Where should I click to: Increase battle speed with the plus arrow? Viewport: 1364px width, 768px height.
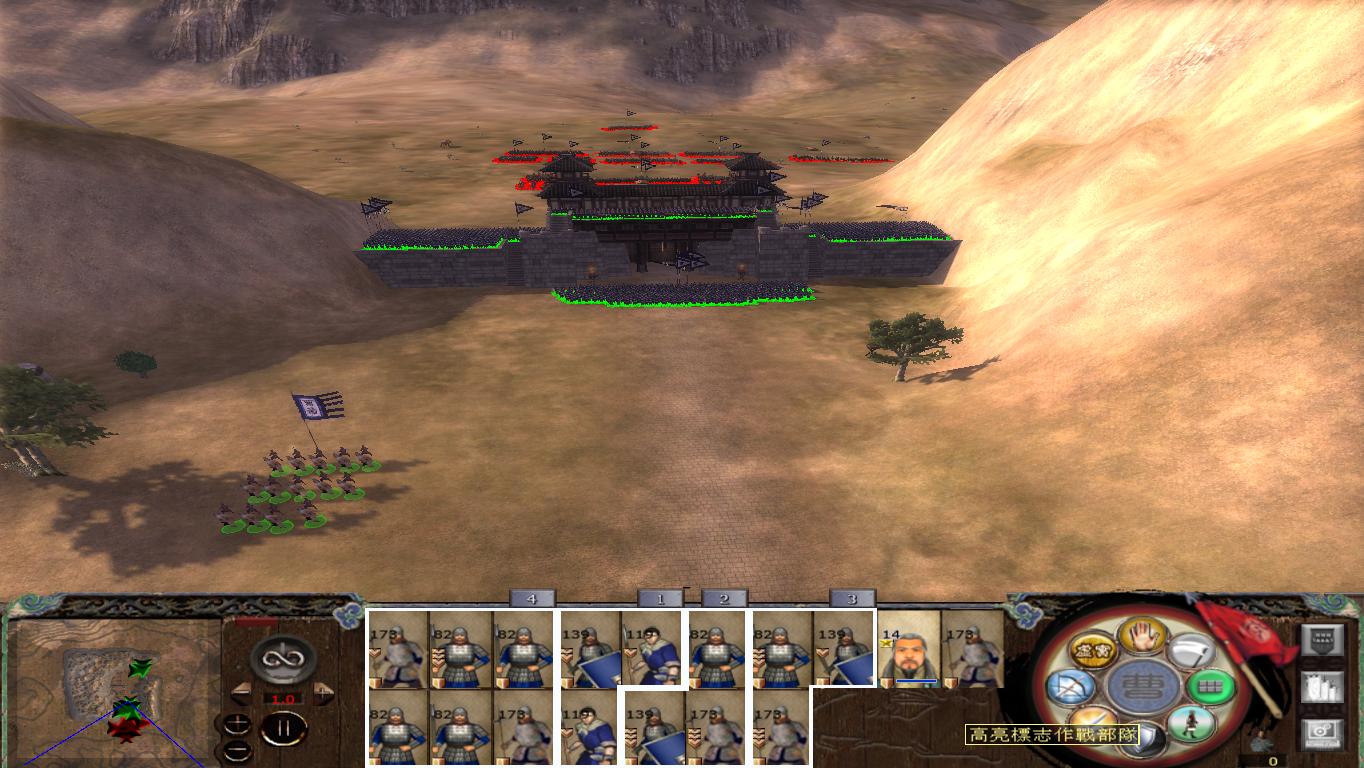pyautogui.click(x=322, y=692)
